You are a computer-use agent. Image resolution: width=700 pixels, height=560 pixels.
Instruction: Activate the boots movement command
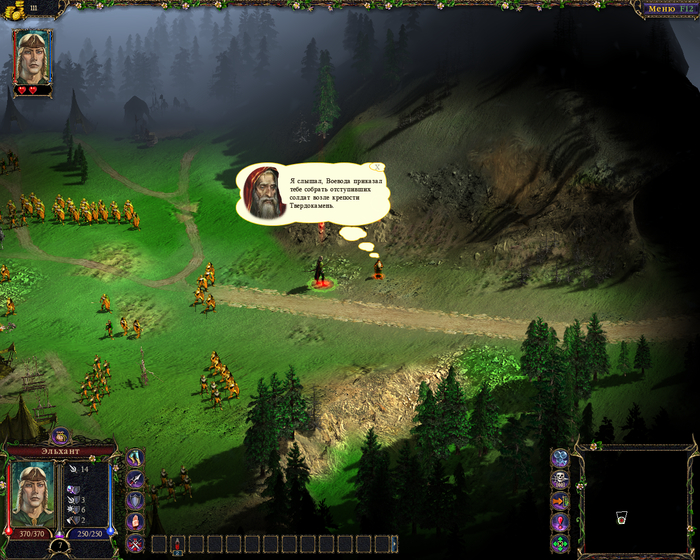click(135, 457)
